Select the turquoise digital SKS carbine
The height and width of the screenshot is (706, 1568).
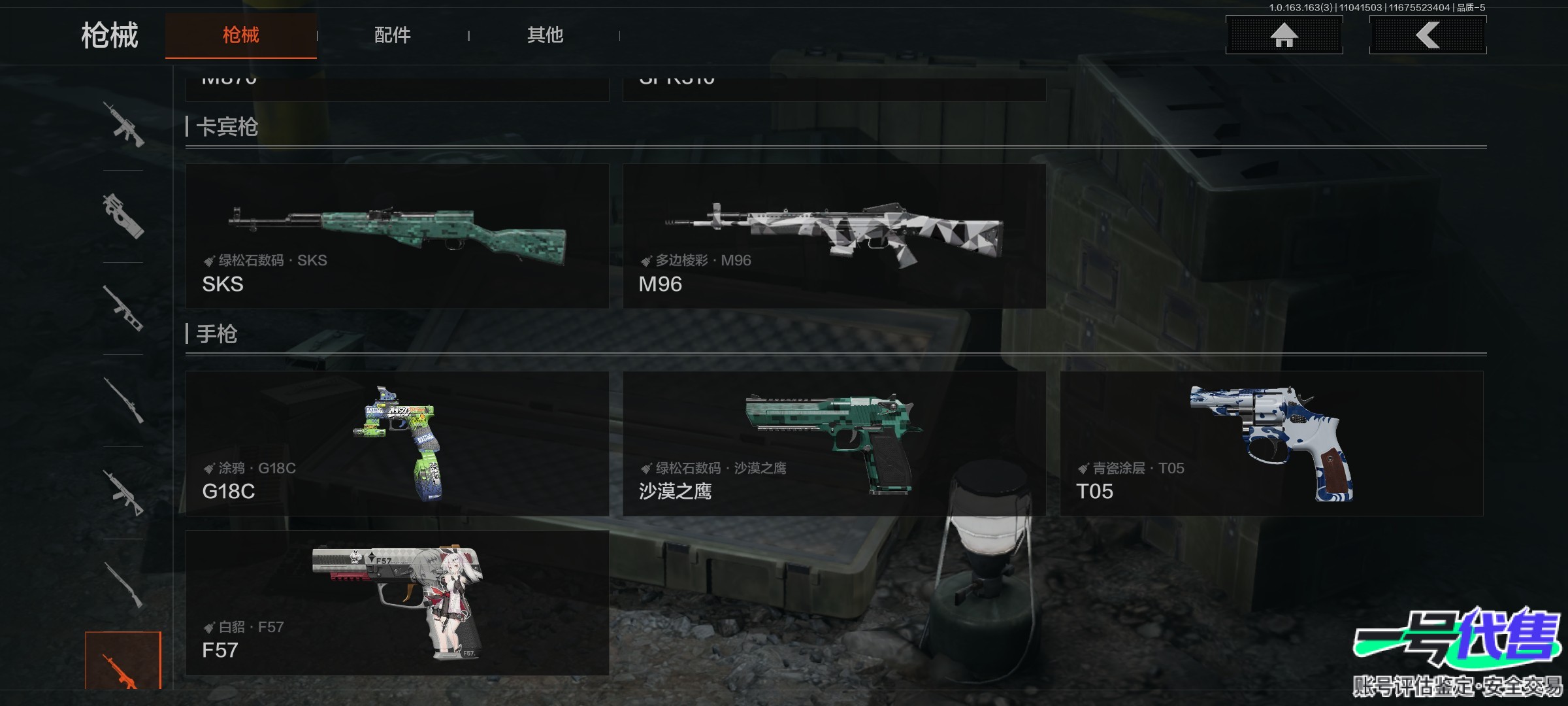(397, 236)
